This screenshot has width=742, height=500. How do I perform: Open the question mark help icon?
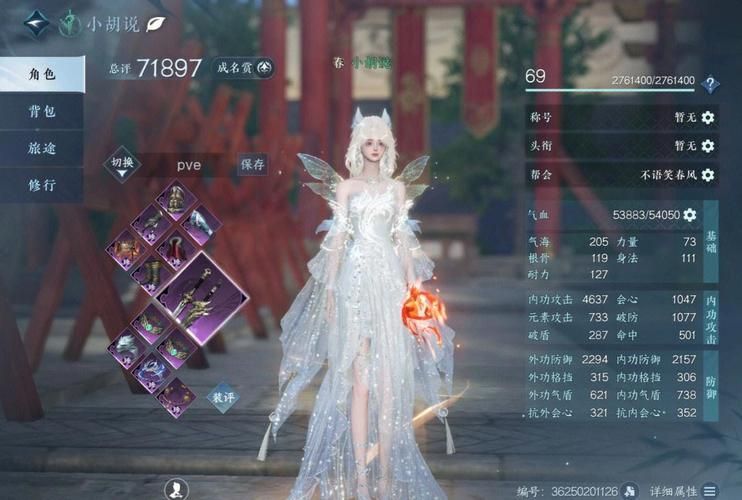pyautogui.click(x=710, y=85)
